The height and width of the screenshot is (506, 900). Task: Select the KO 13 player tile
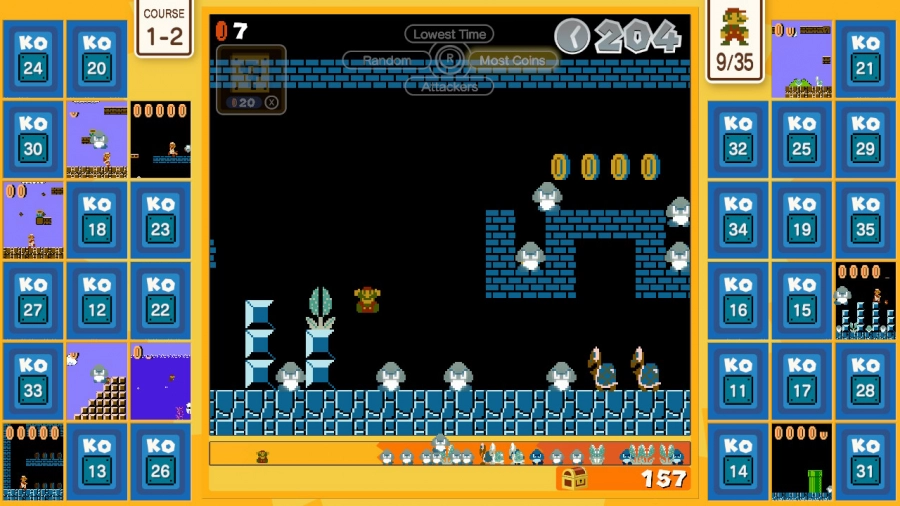(x=97, y=462)
